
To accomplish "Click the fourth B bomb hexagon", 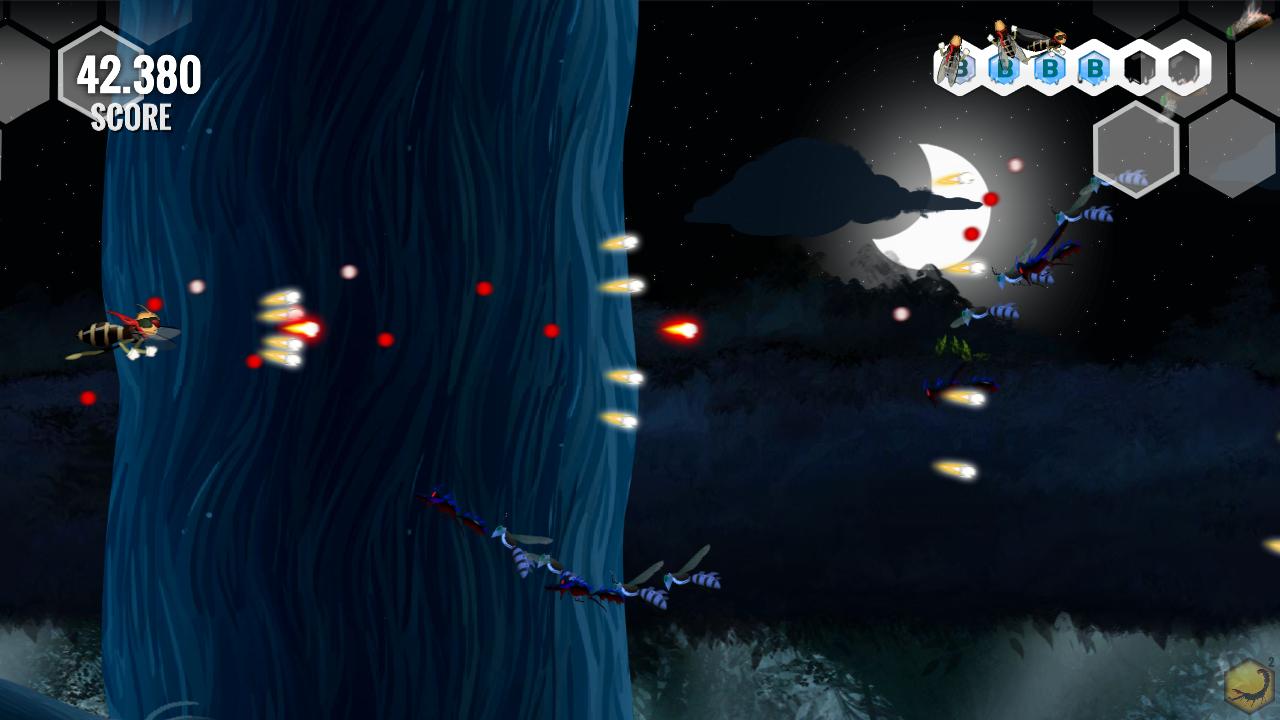I will coord(1094,69).
